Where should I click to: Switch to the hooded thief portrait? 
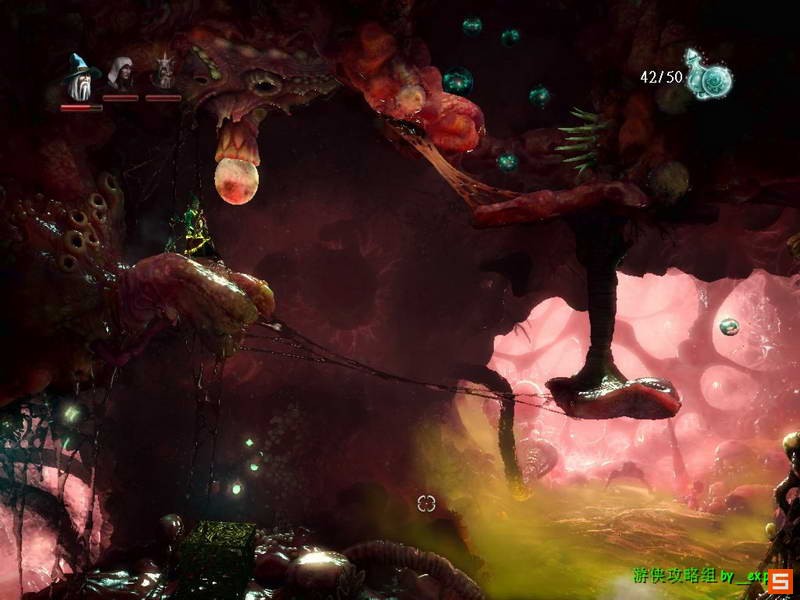121,75
